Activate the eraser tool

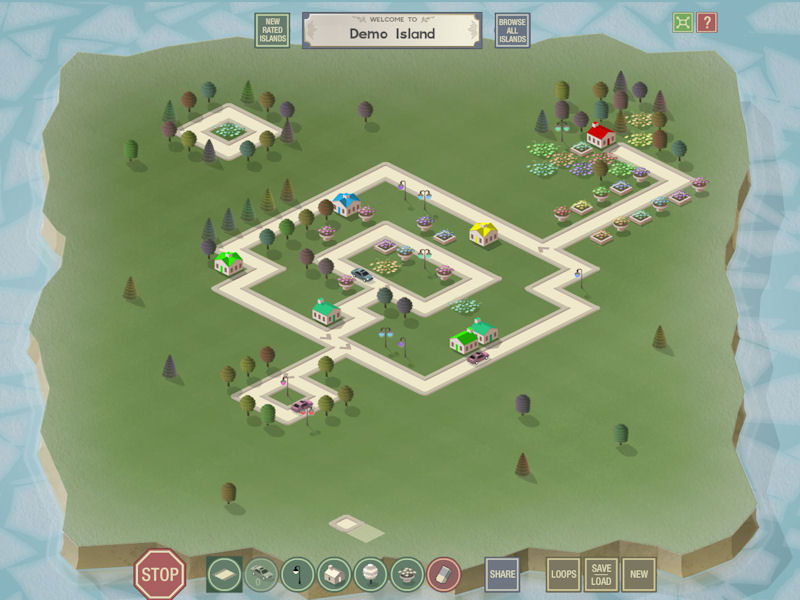(442, 574)
